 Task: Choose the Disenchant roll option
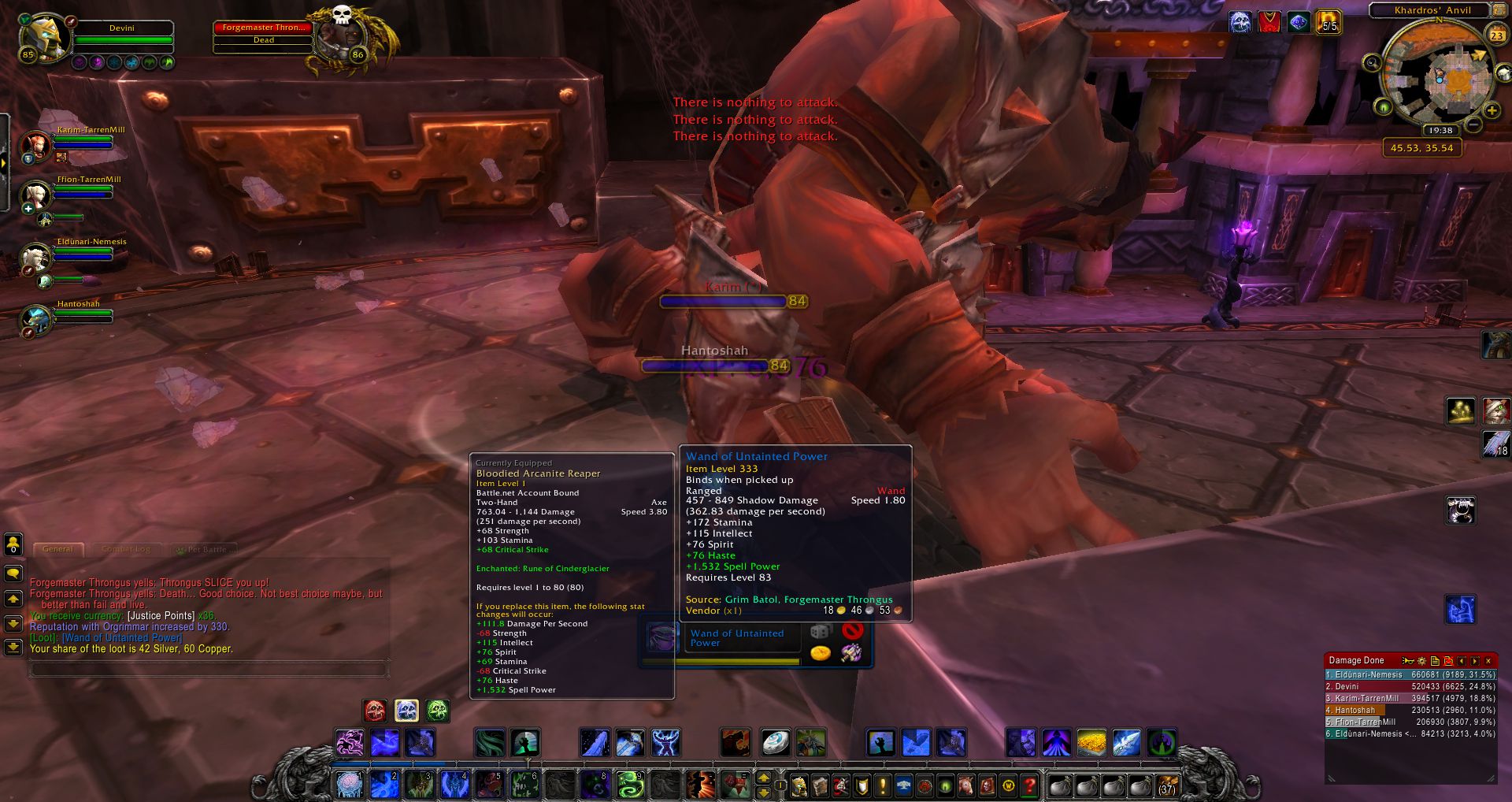[851, 653]
